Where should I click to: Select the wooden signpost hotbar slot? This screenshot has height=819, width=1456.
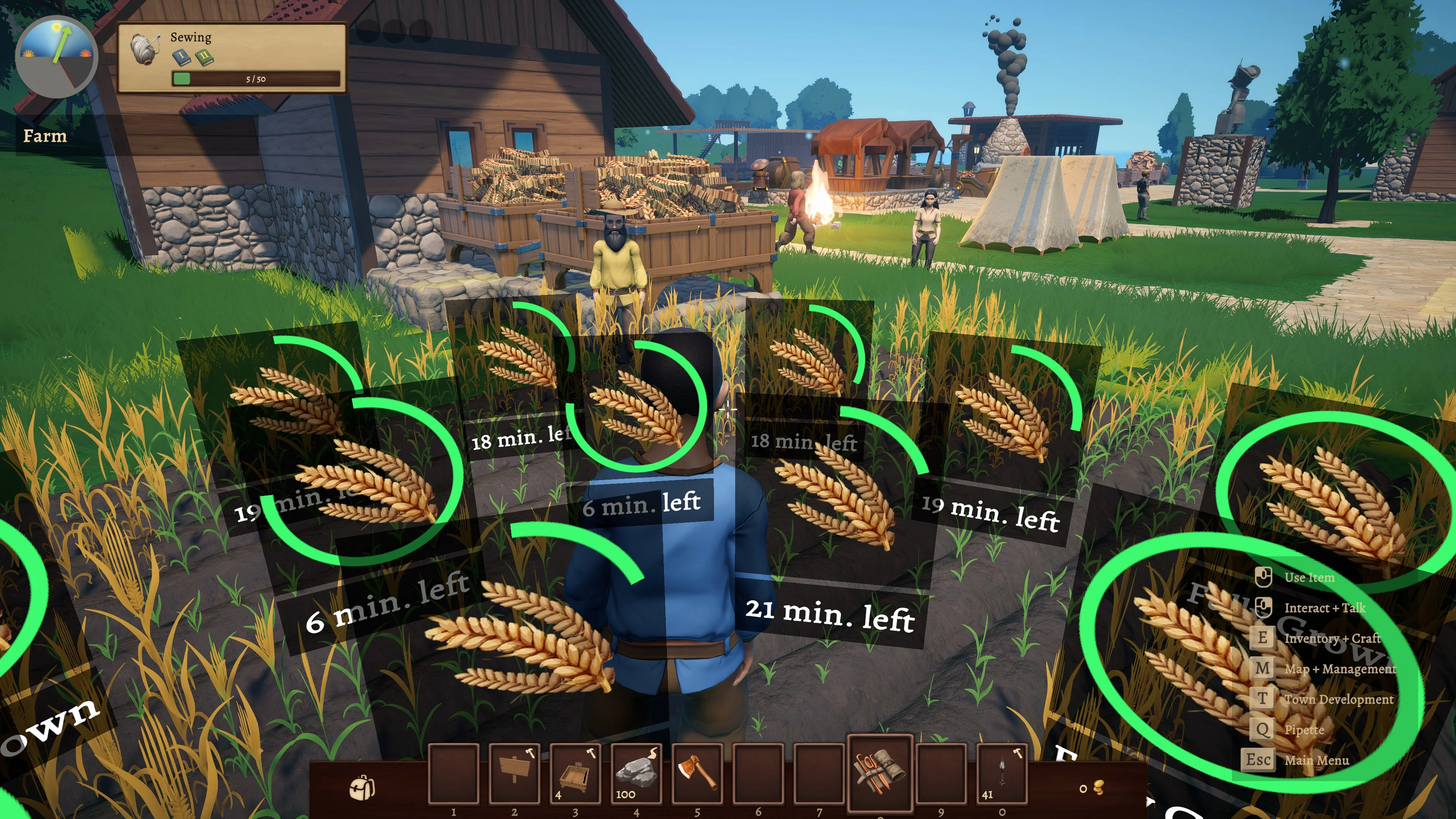[x=514, y=773]
